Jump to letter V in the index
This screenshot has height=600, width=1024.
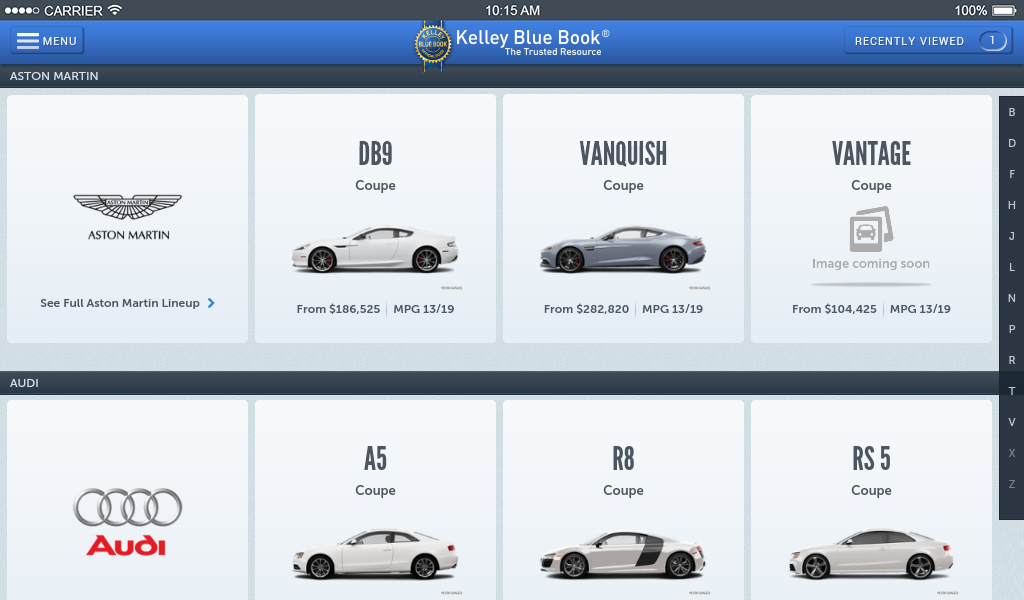click(1012, 422)
